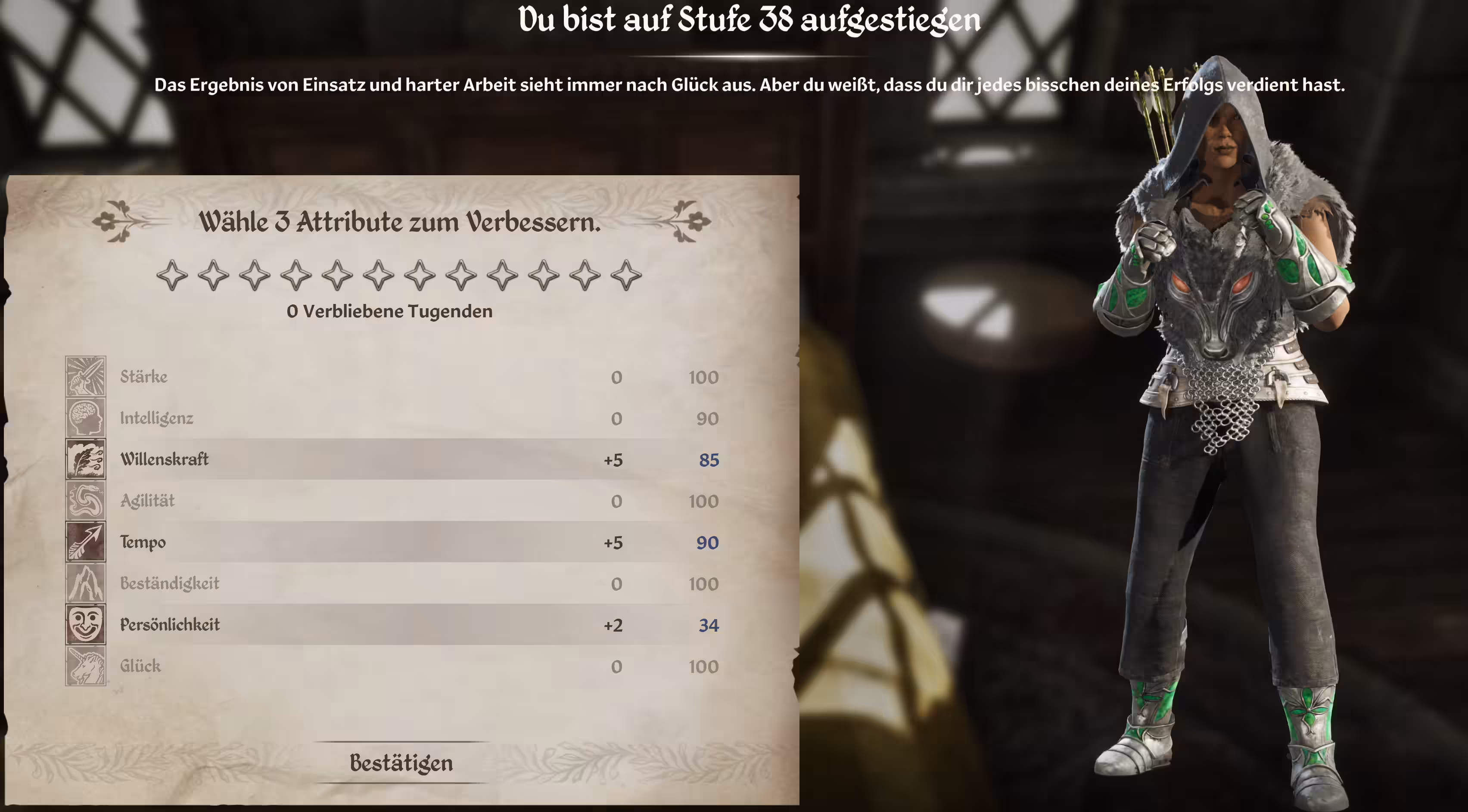Click the Glück unicorn icon
This screenshot has width=1468, height=812.
click(x=85, y=666)
